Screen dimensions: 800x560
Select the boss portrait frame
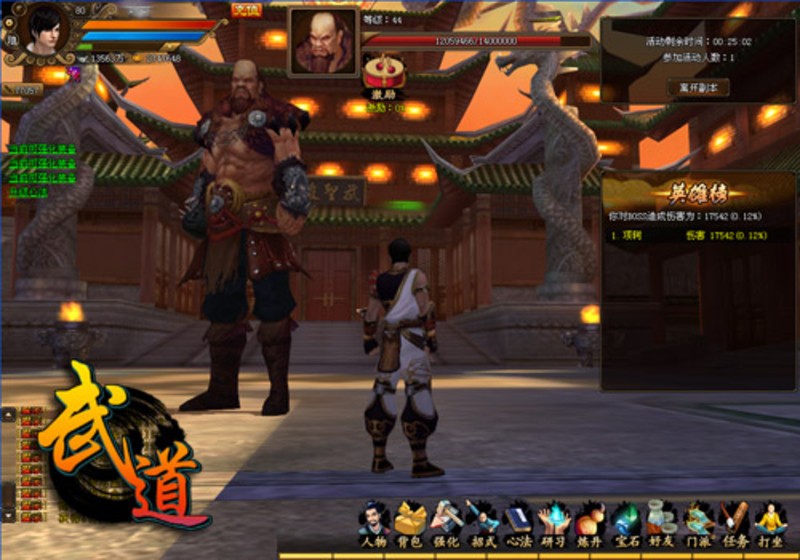(x=323, y=42)
